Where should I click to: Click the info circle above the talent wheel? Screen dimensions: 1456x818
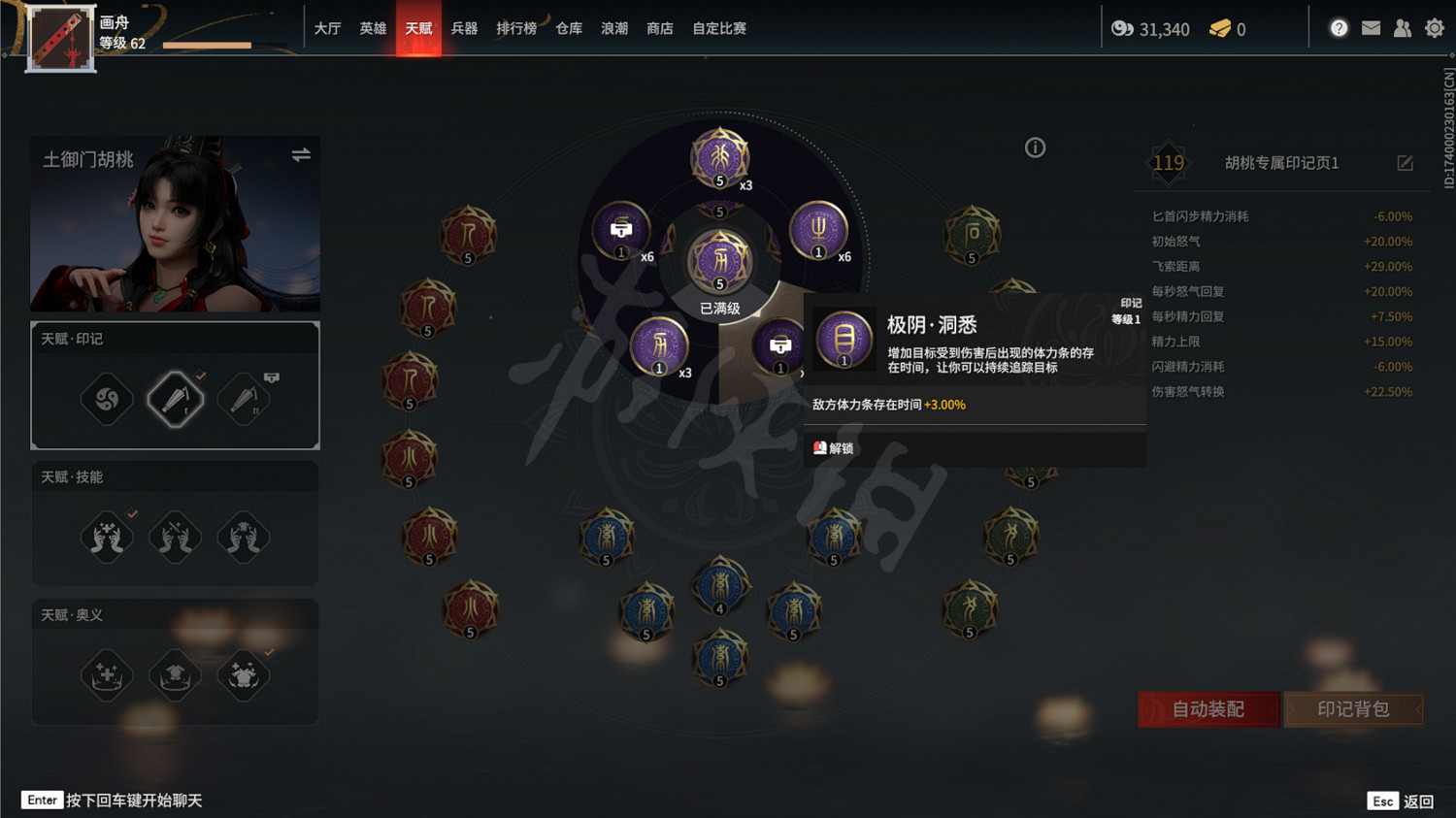[x=1035, y=147]
